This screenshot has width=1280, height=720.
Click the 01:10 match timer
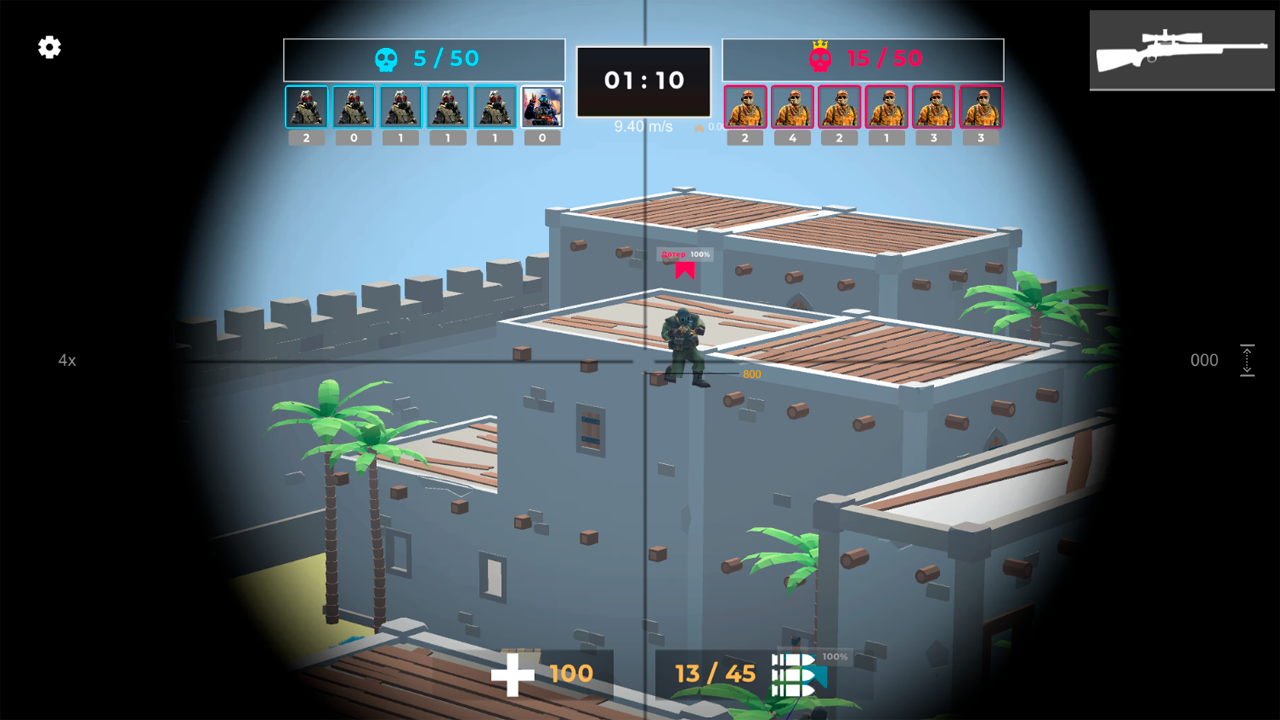pos(643,81)
